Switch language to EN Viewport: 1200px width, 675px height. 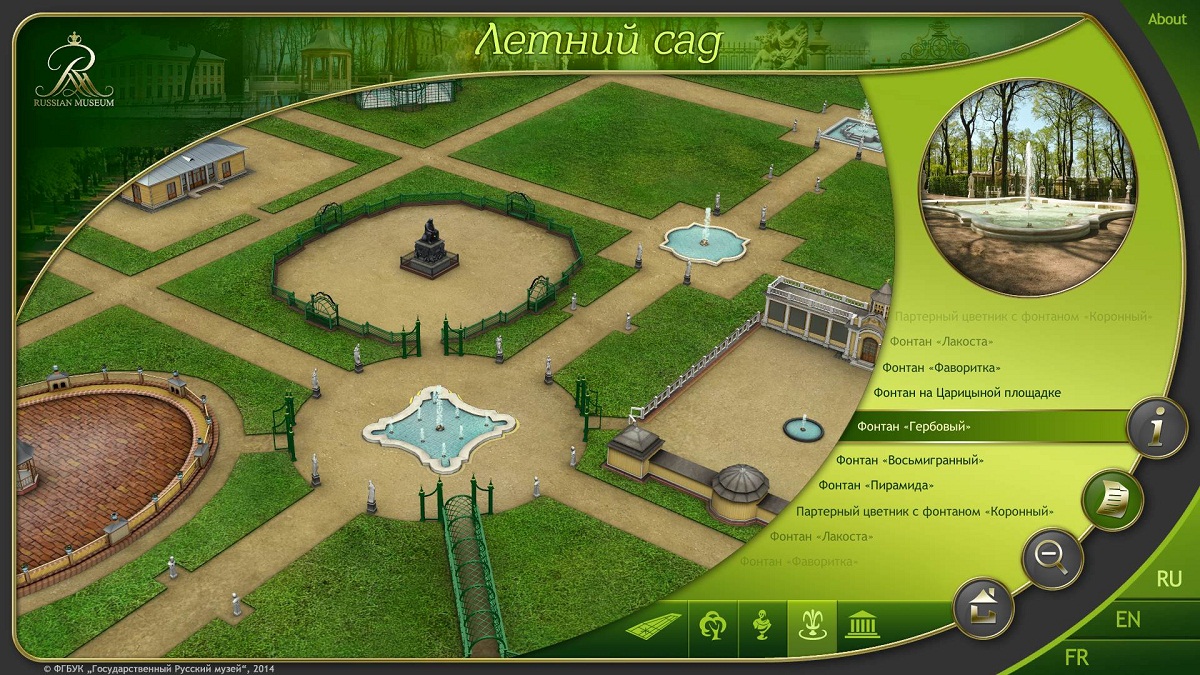tap(1128, 620)
